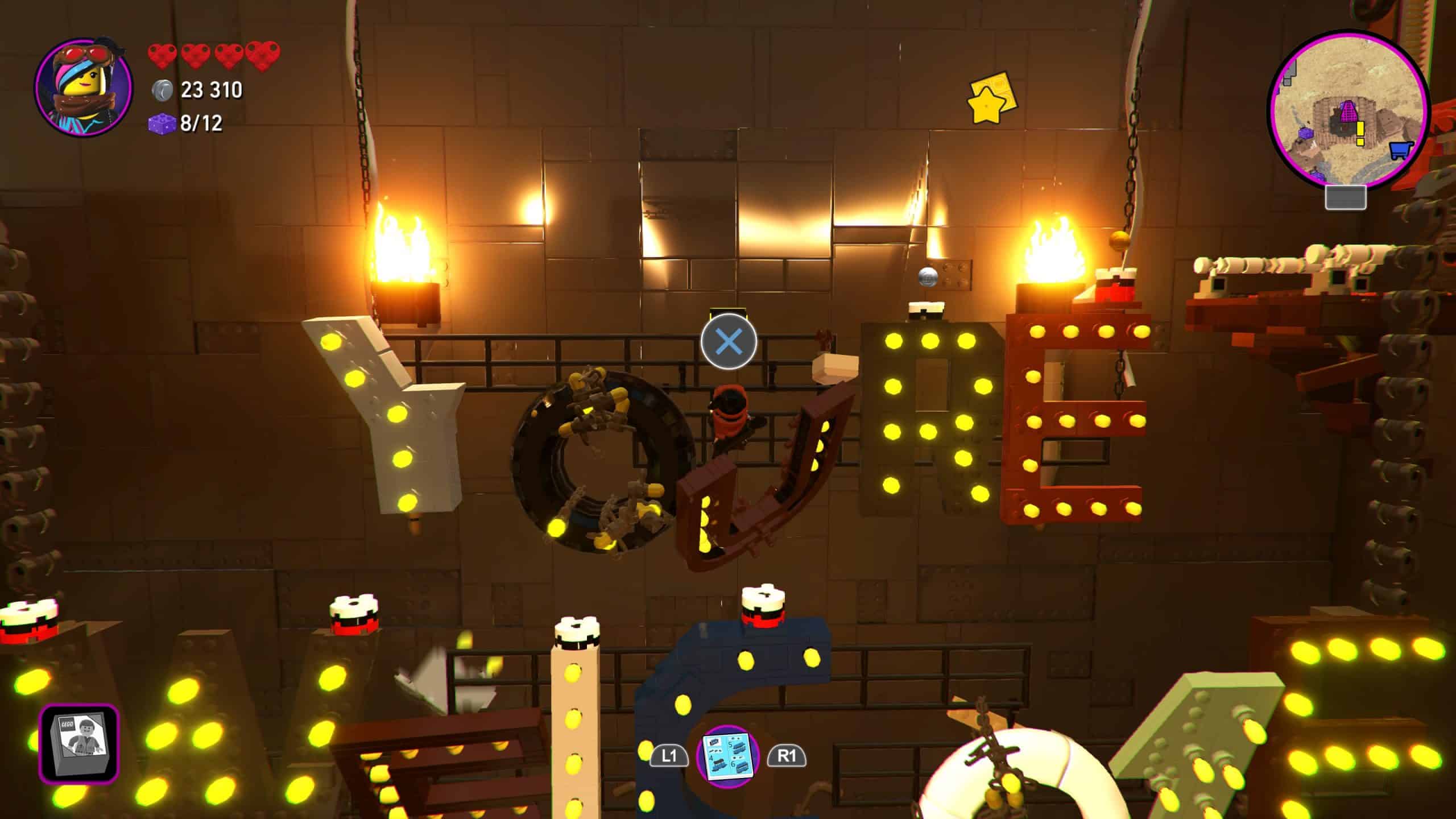Select the blue instruction booklet build item
The height and width of the screenshot is (819, 1456).
[x=728, y=756]
